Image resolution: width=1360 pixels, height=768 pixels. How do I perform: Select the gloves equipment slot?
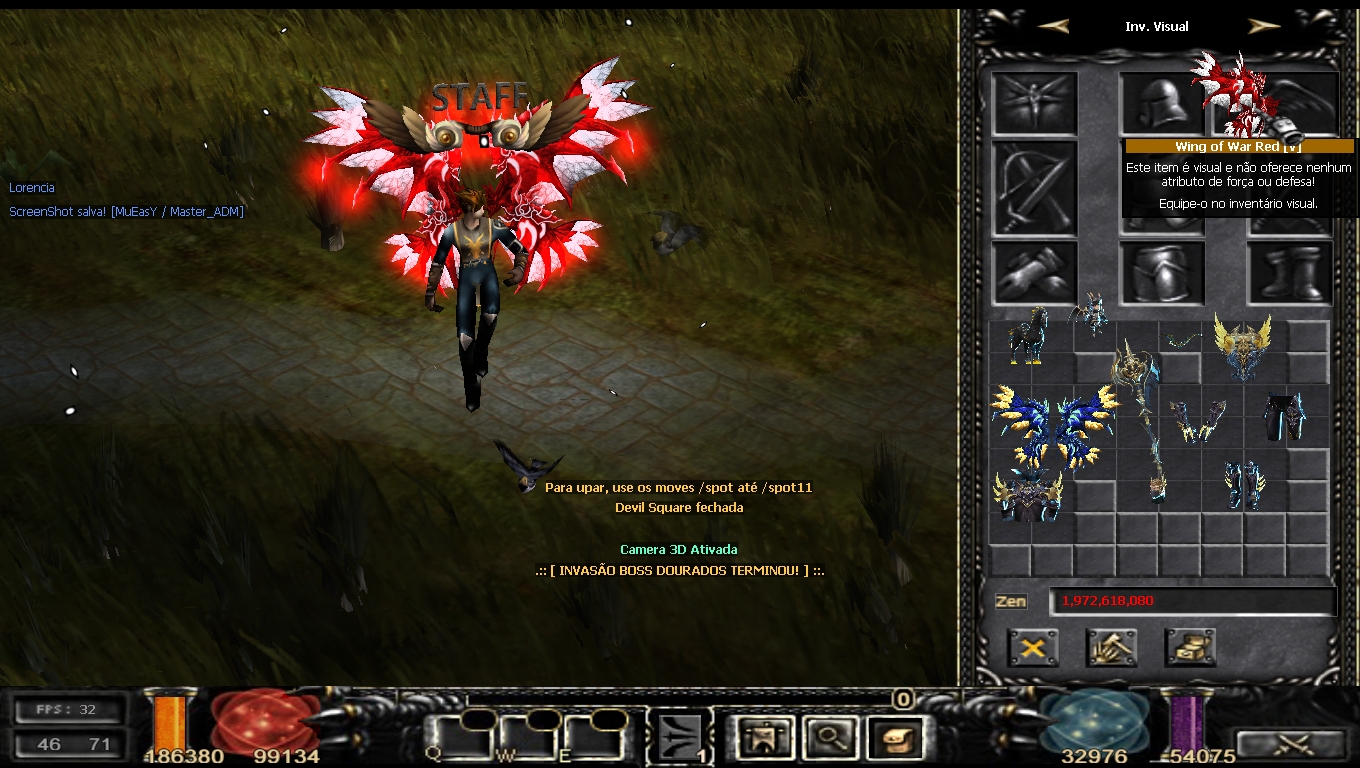pyautogui.click(x=1034, y=272)
